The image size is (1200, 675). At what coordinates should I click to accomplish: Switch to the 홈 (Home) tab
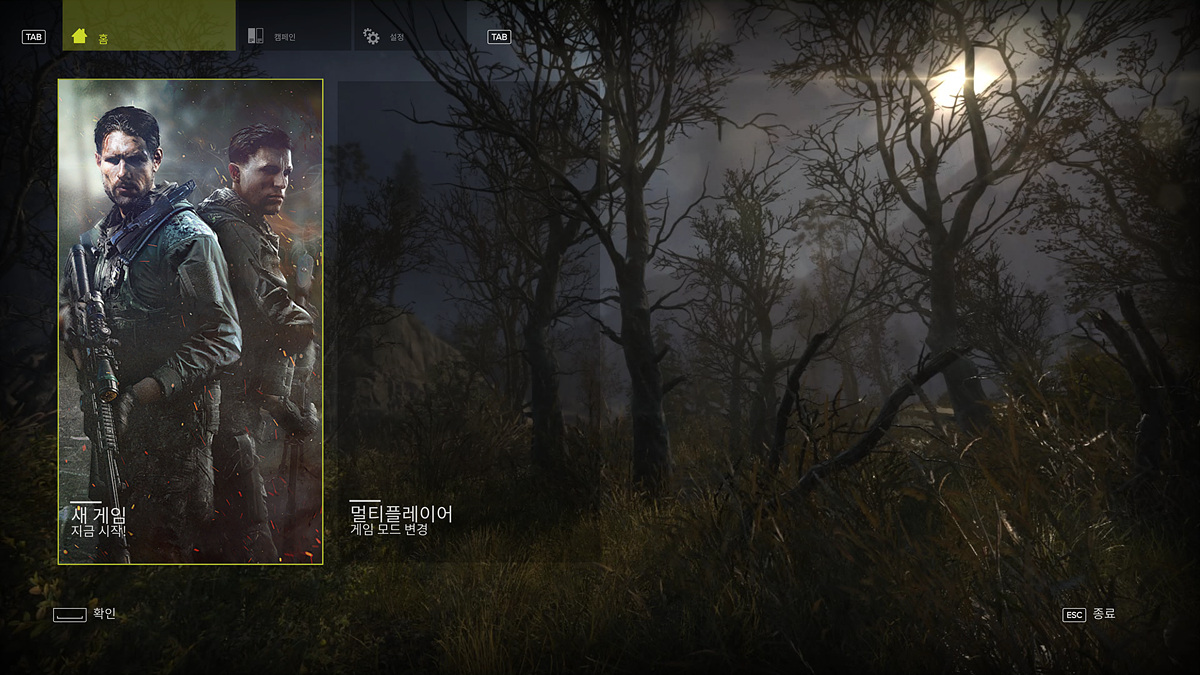(x=148, y=26)
